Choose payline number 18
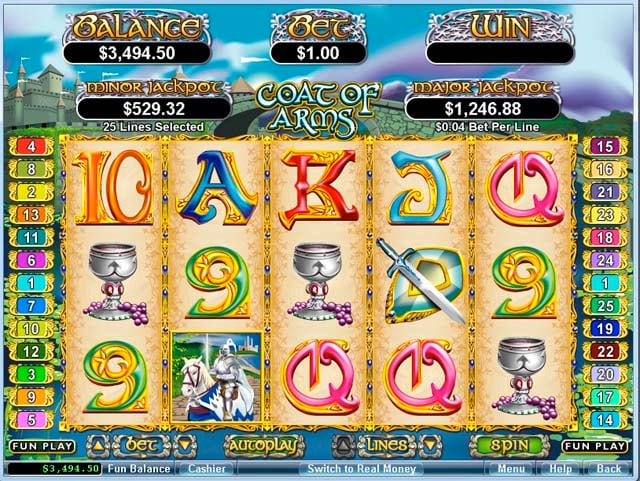Viewport: 640px width, 481px height. pyautogui.click(x=604, y=237)
